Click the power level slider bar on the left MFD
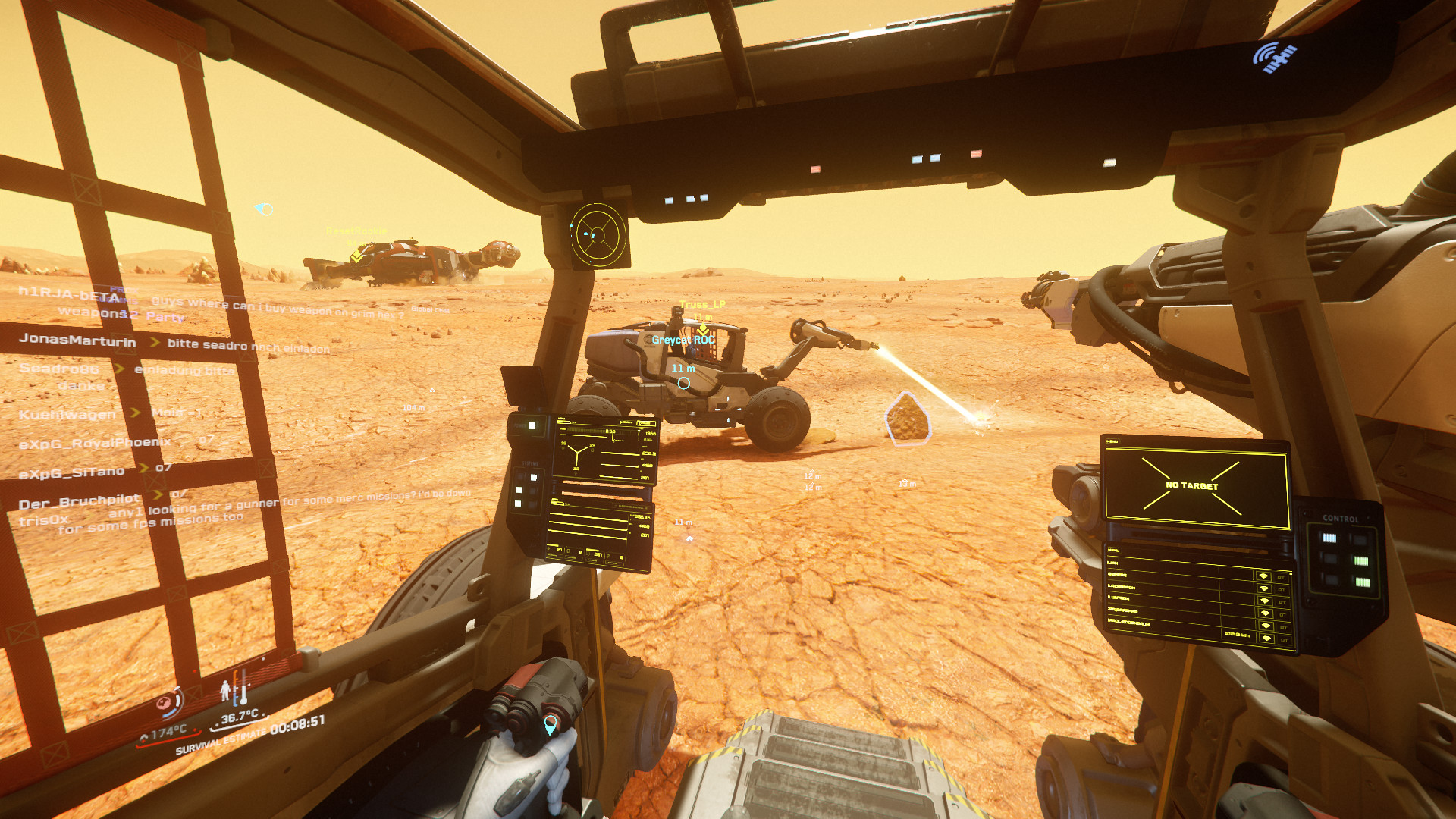Image resolution: width=1456 pixels, height=819 pixels. [x=586, y=431]
